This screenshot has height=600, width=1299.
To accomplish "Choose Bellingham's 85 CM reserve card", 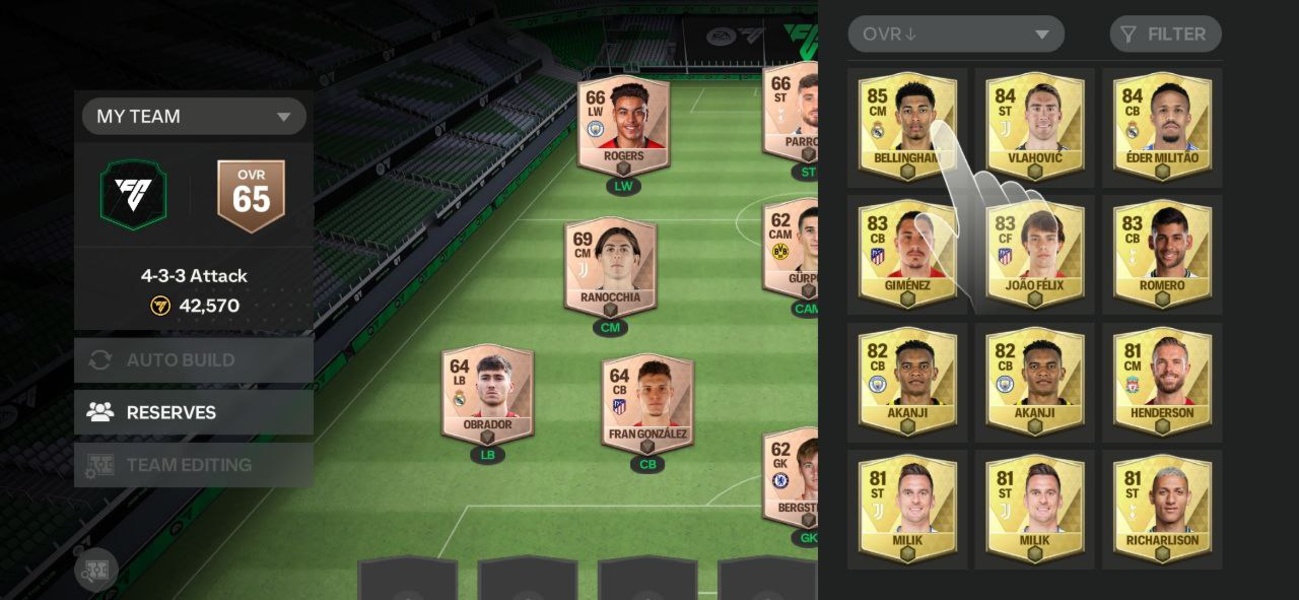I will (x=906, y=126).
